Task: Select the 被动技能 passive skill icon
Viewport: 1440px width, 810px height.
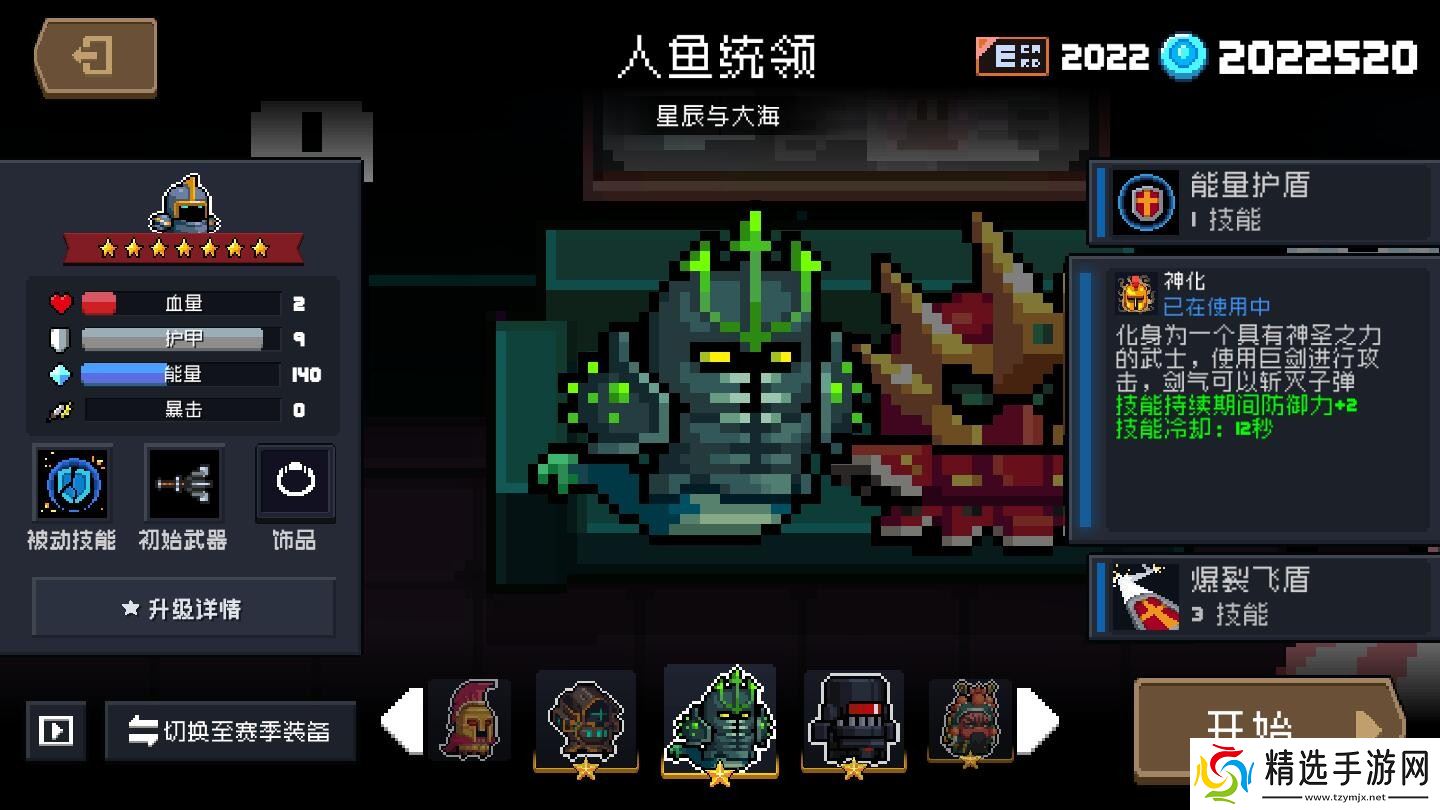Action: coord(71,484)
